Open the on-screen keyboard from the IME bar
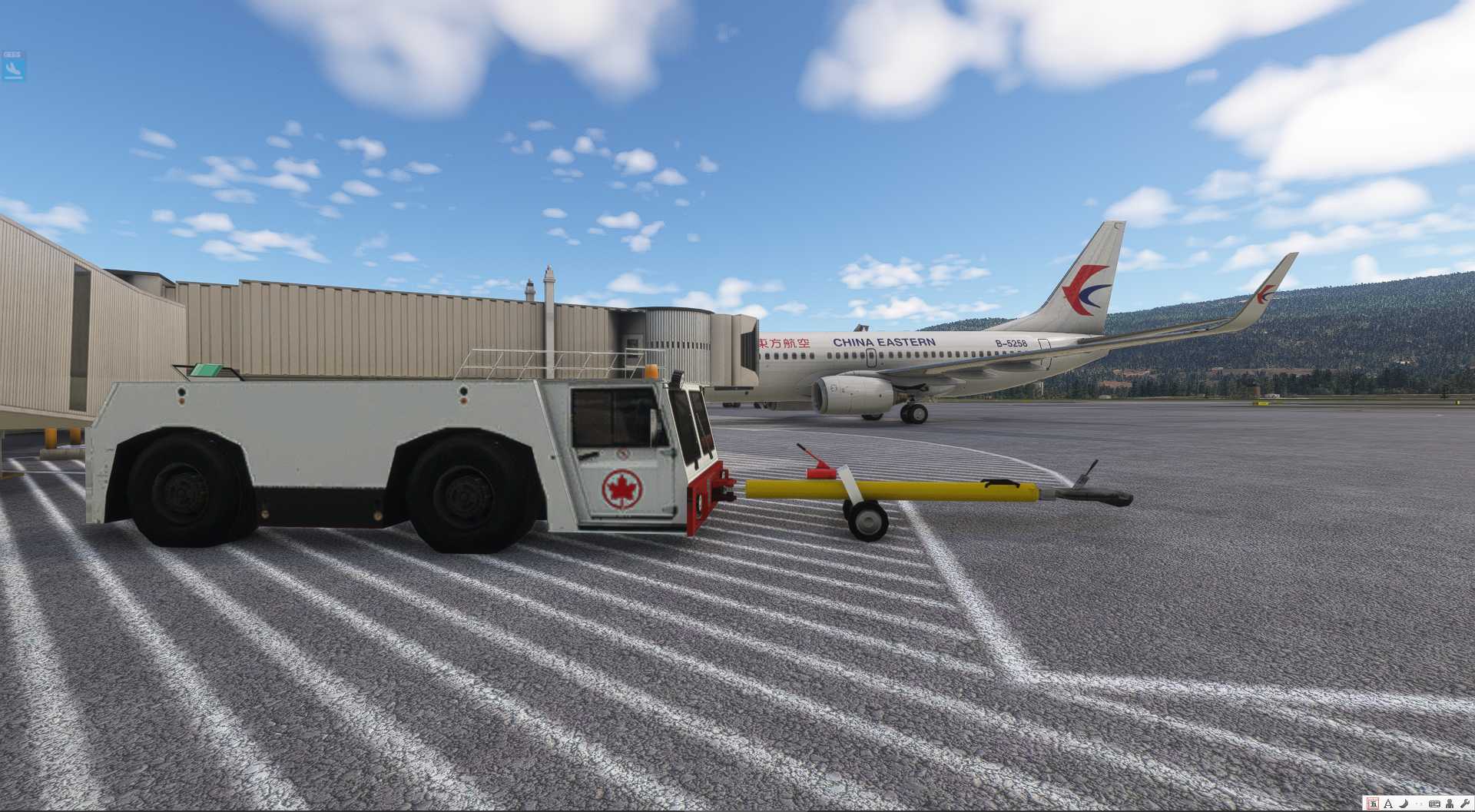 point(1437,803)
